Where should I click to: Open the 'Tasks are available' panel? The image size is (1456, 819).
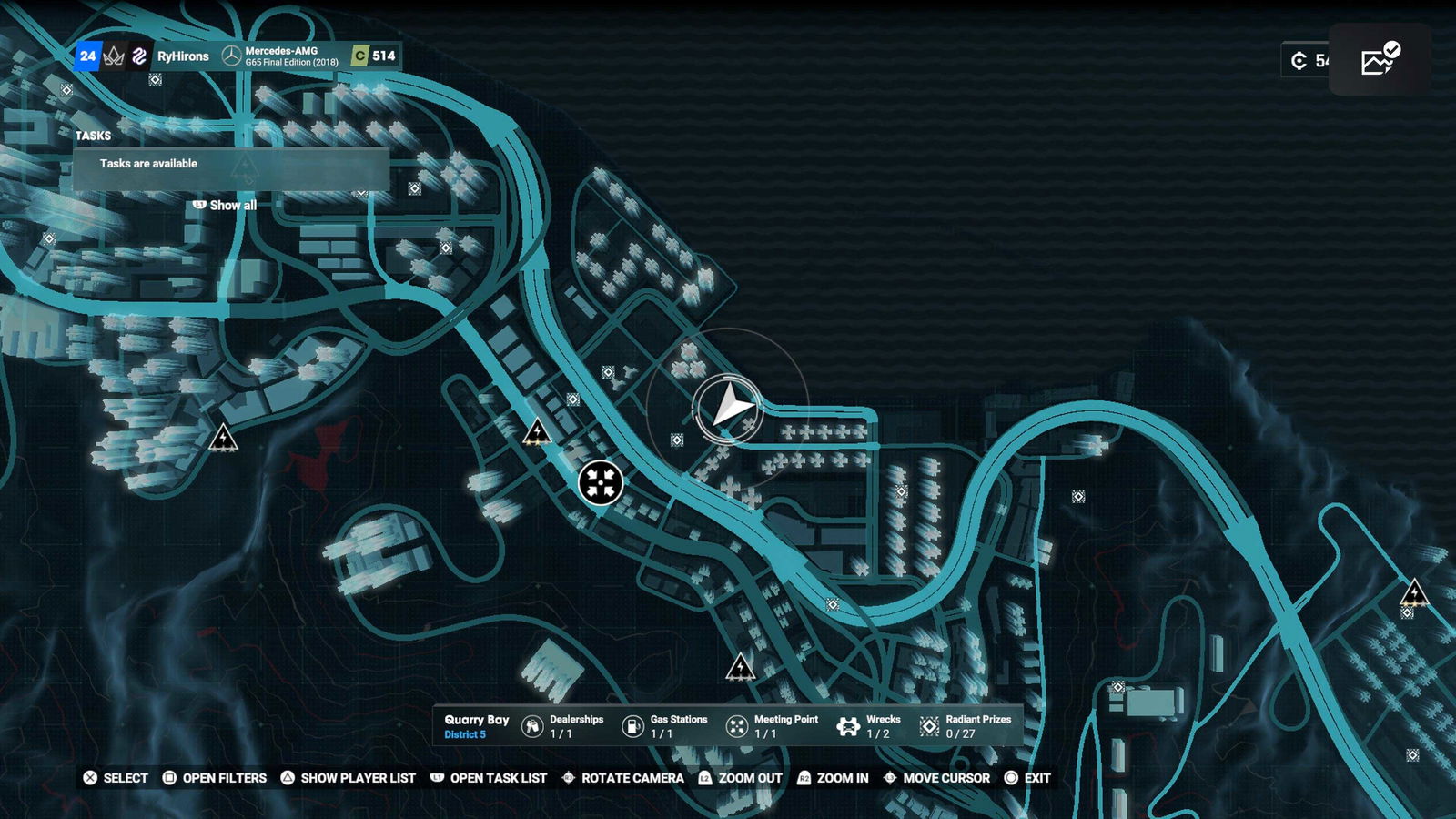[x=231, y=165]
